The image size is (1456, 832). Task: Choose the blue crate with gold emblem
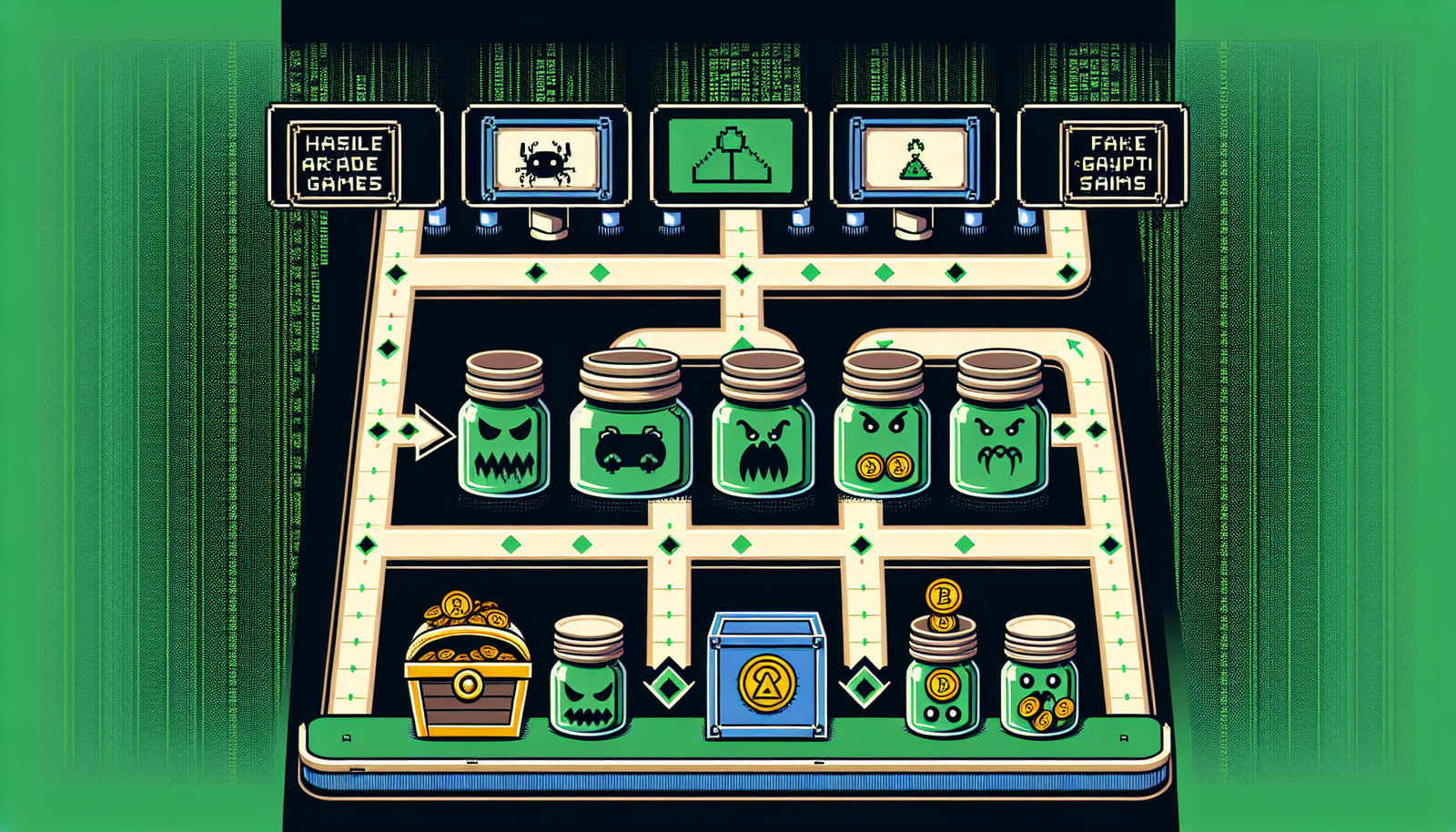click(766, 675)
